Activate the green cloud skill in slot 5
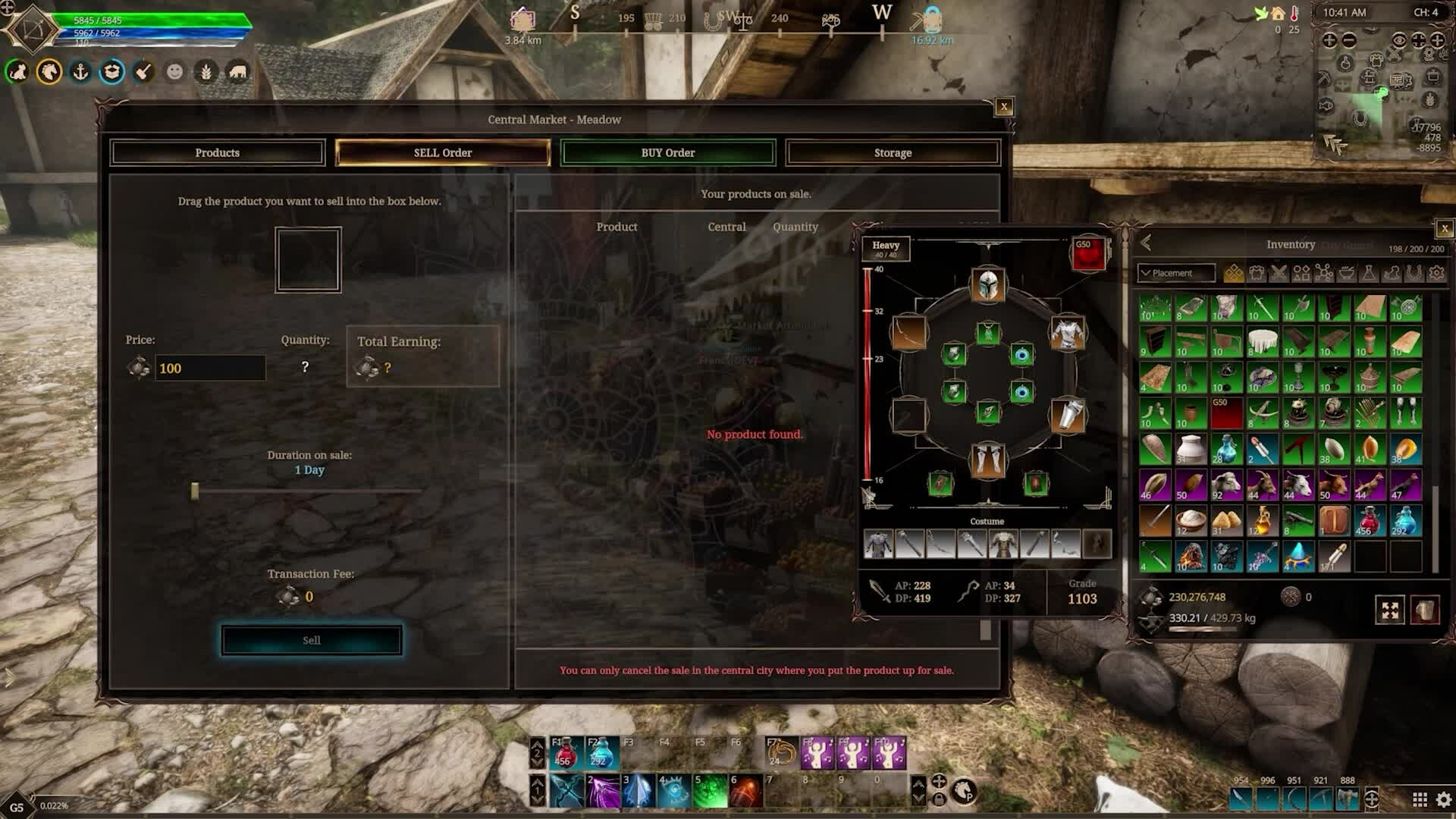 tap(711, 791)
